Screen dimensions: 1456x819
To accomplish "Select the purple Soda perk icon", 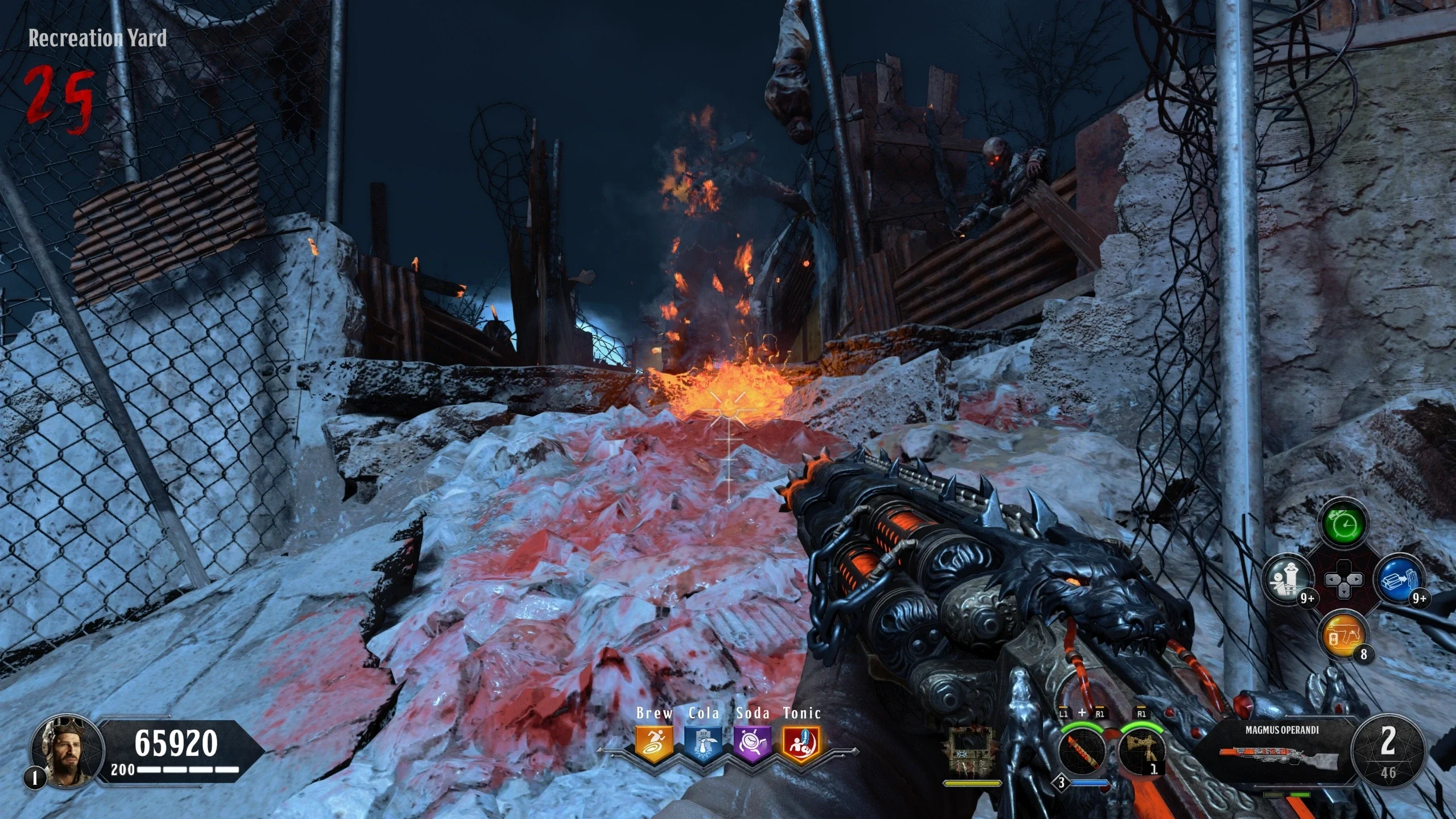I will 752,744.
